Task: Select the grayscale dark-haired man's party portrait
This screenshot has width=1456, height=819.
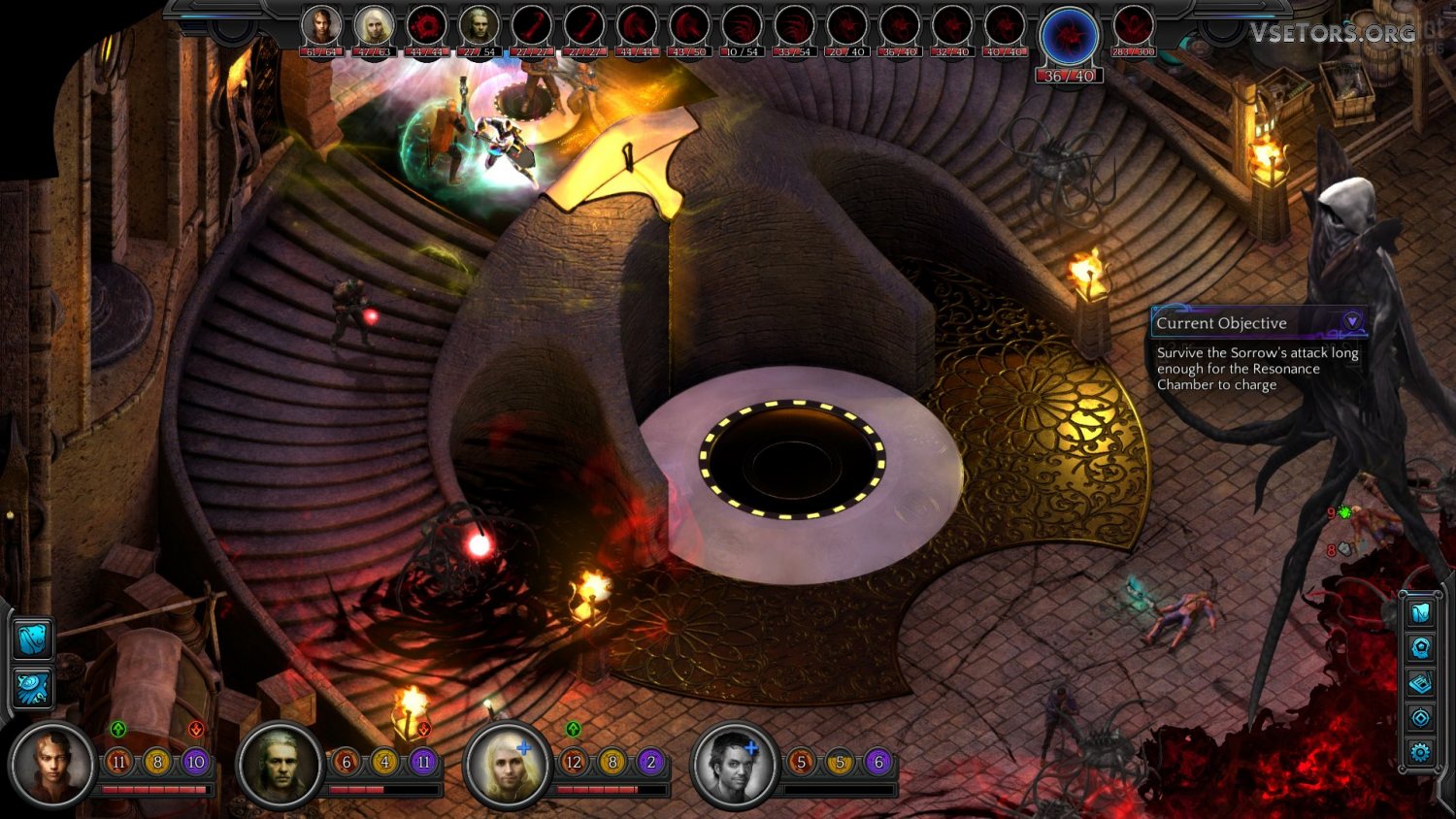Action: click(x=735, y=765)
